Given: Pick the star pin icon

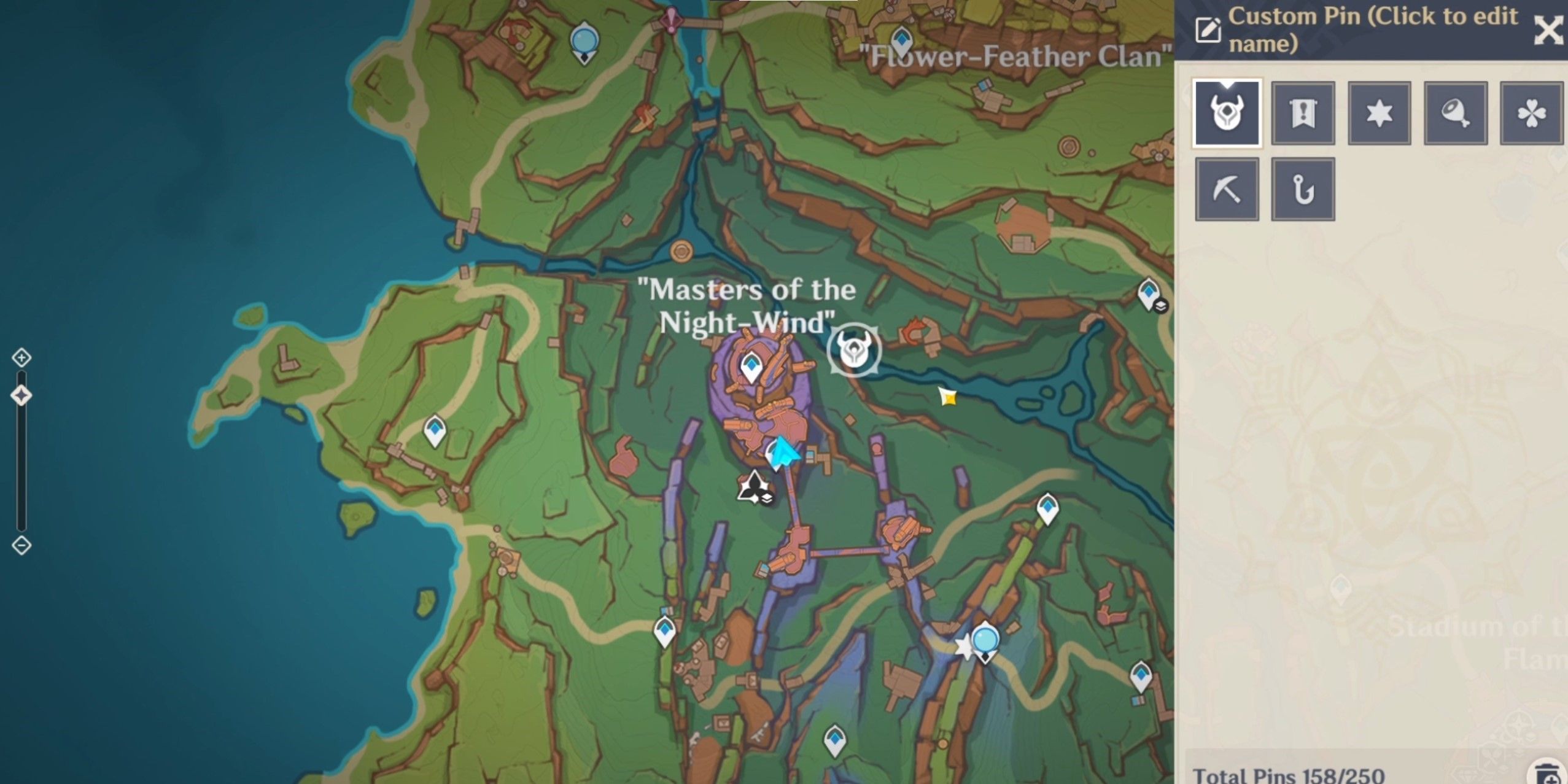Looking at the screenshot, I should point(1379,113).
